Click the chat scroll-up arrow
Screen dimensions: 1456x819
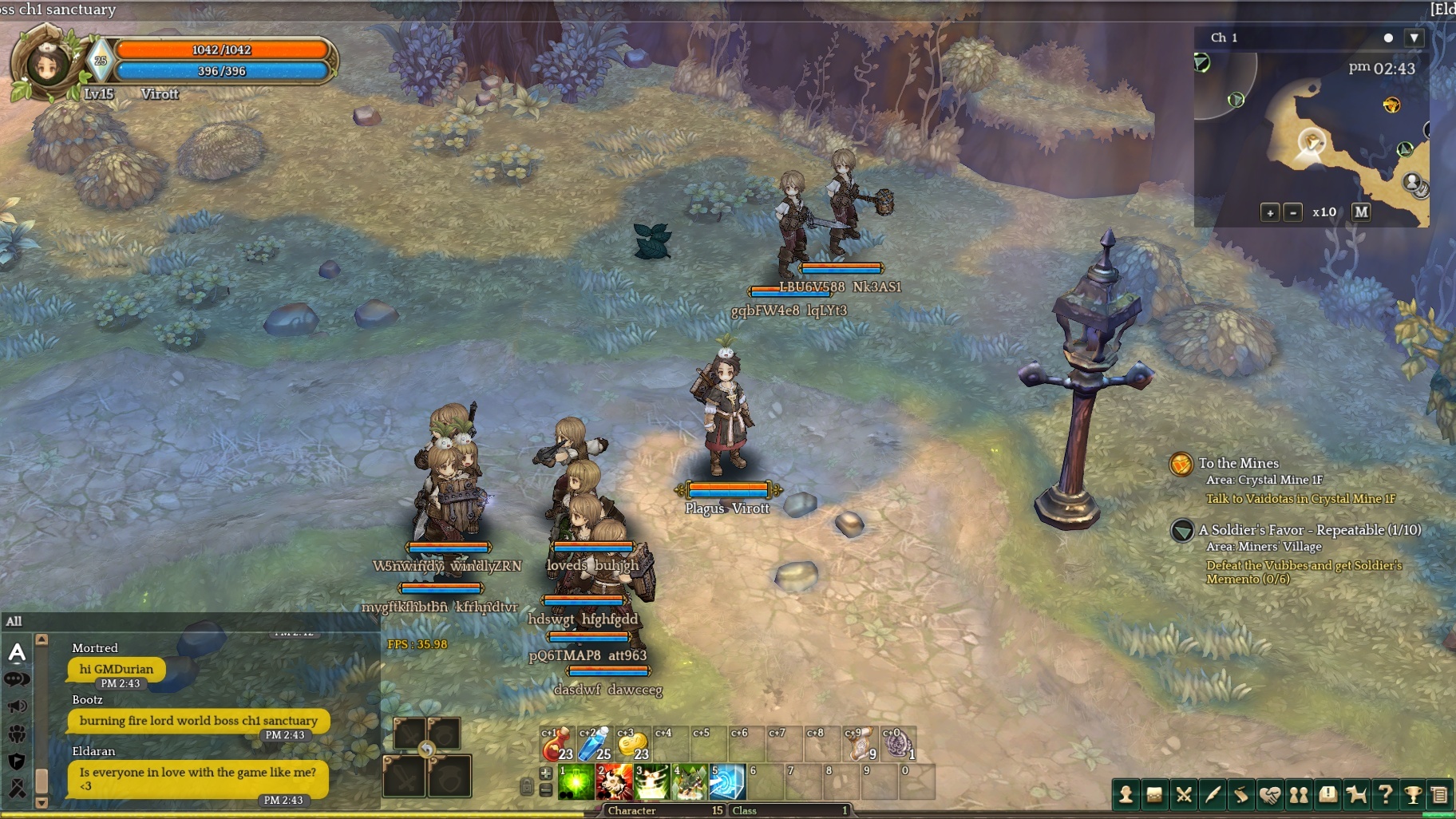pyautogui.click(x=42, y=640)
